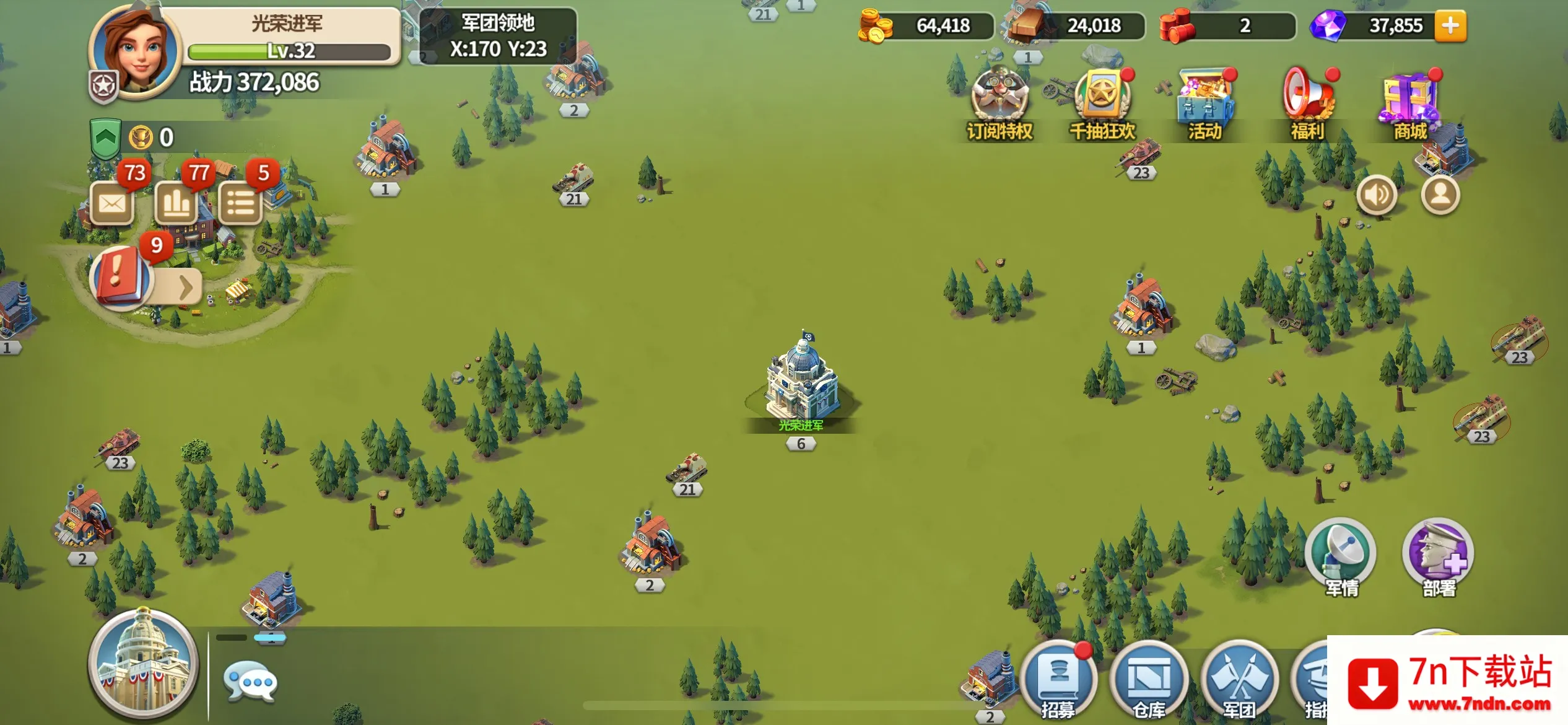Open the chat speech bubble
Viewport: 1568px width, 725px height.
250,682
